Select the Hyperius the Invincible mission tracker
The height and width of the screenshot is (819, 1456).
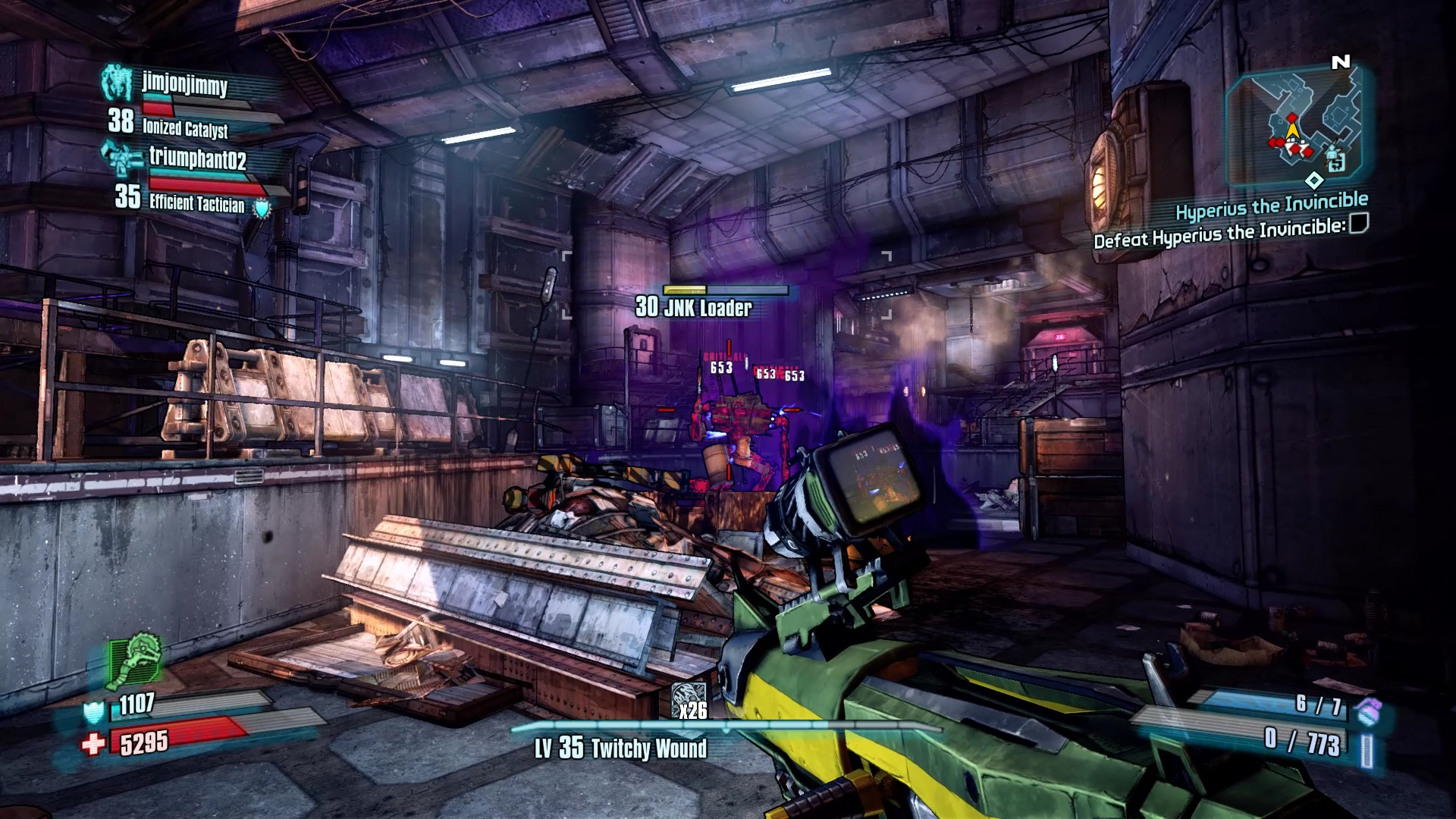coord(1271,205)
